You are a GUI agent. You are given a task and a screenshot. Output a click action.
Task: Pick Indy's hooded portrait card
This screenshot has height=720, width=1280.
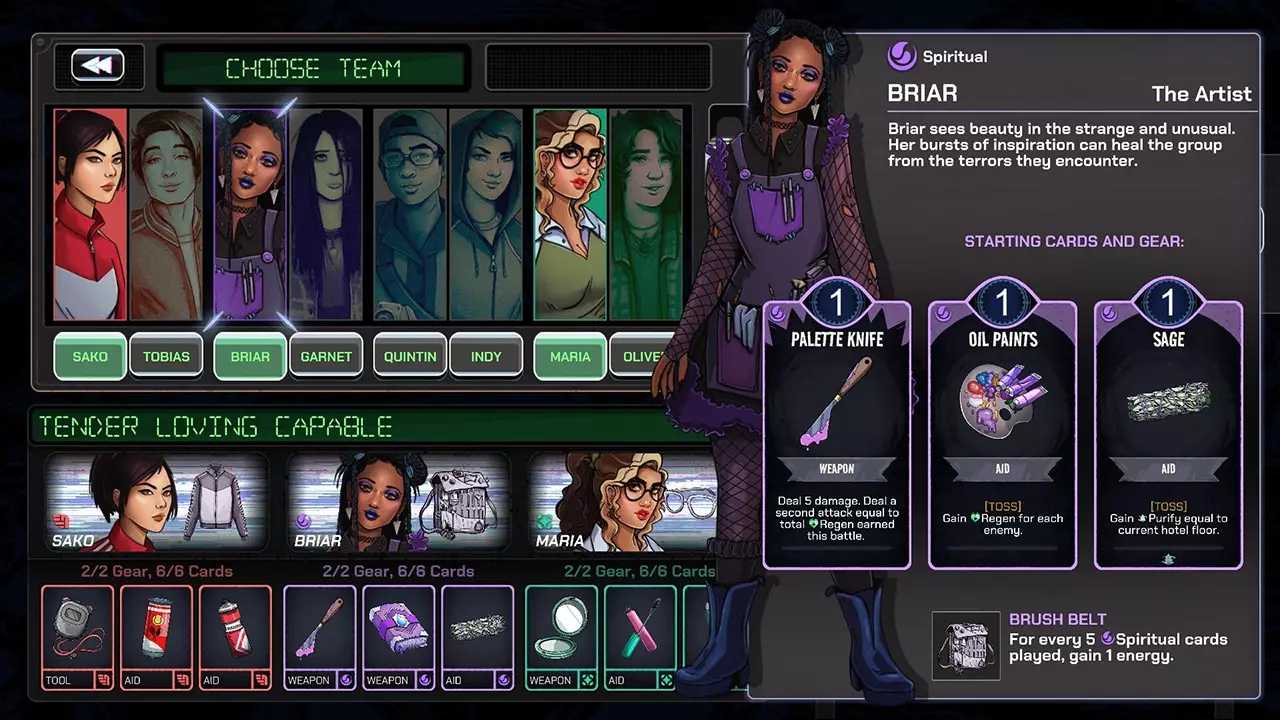click(x=486, y=214)
